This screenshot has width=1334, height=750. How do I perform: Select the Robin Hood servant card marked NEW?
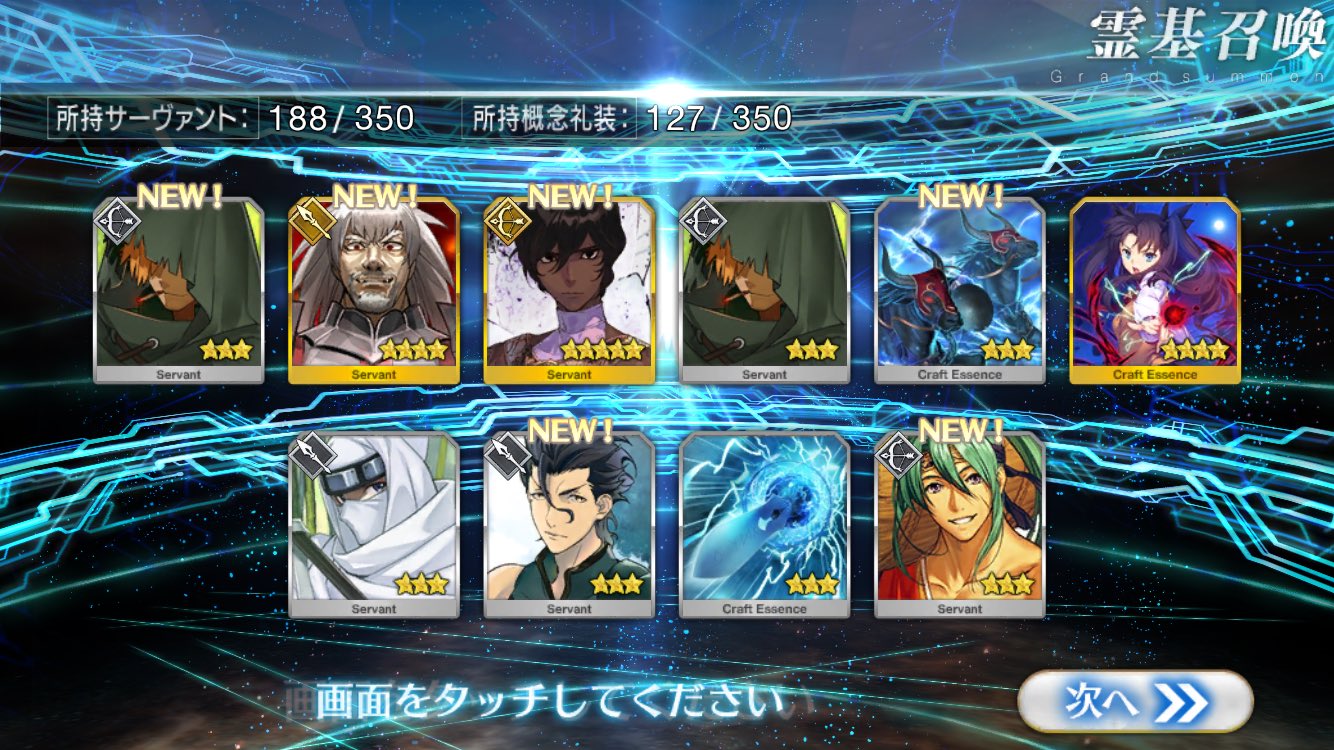[x=179, y=290]
